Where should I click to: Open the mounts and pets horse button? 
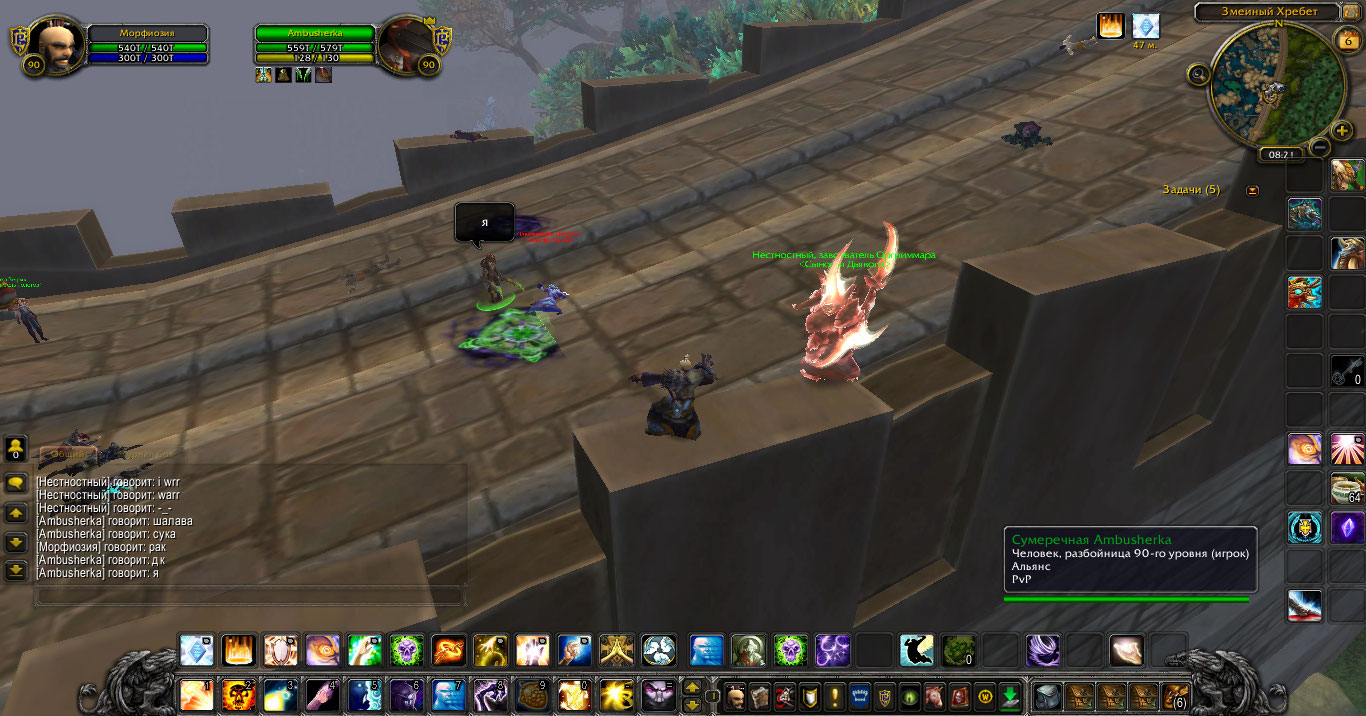coord(934,695)
